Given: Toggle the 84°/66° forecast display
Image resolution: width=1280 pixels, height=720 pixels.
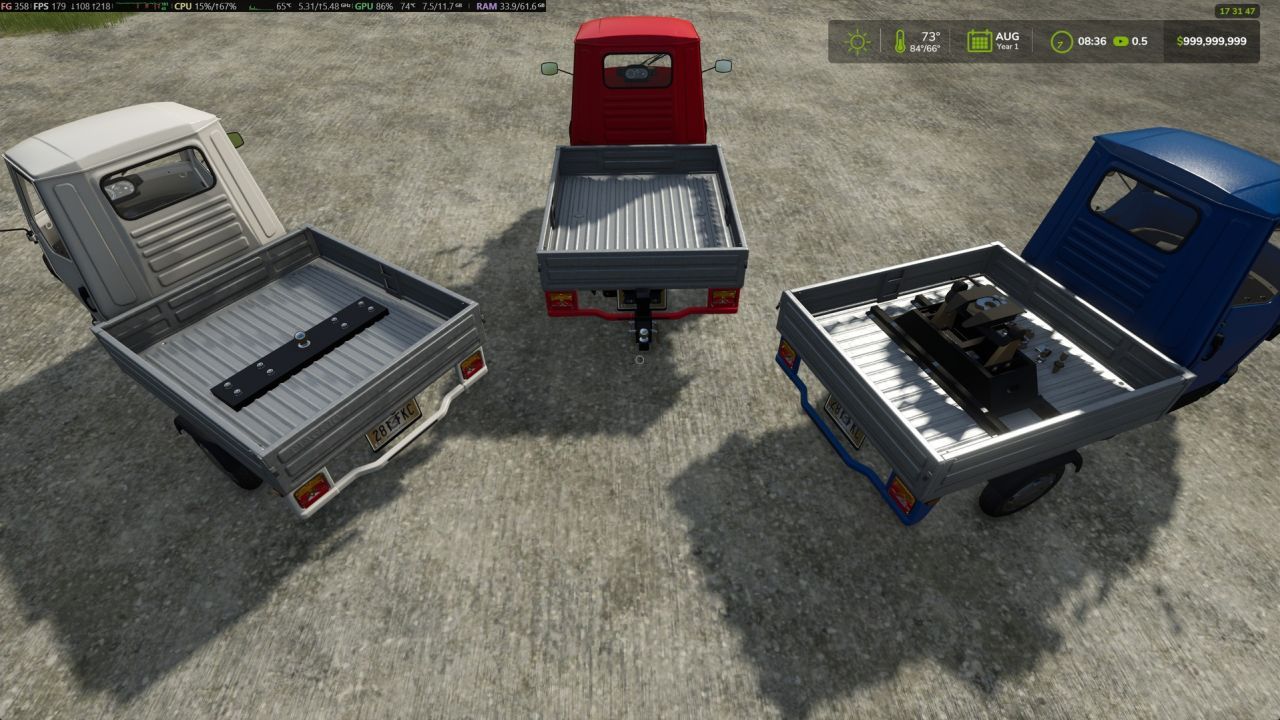Looking at the screenshot, I should [x=925, y=49].
